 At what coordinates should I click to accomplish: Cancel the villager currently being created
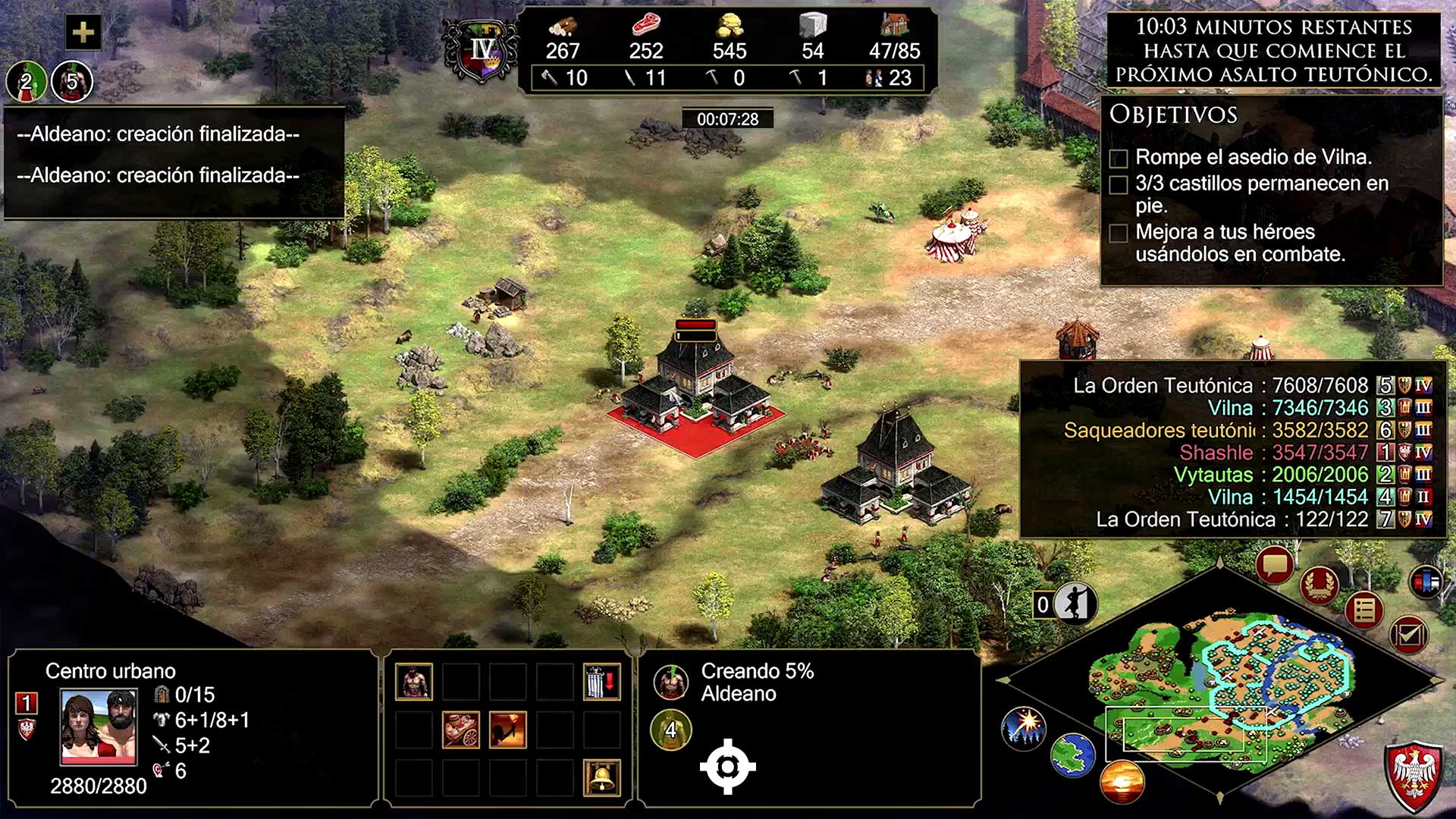(670, 682)
